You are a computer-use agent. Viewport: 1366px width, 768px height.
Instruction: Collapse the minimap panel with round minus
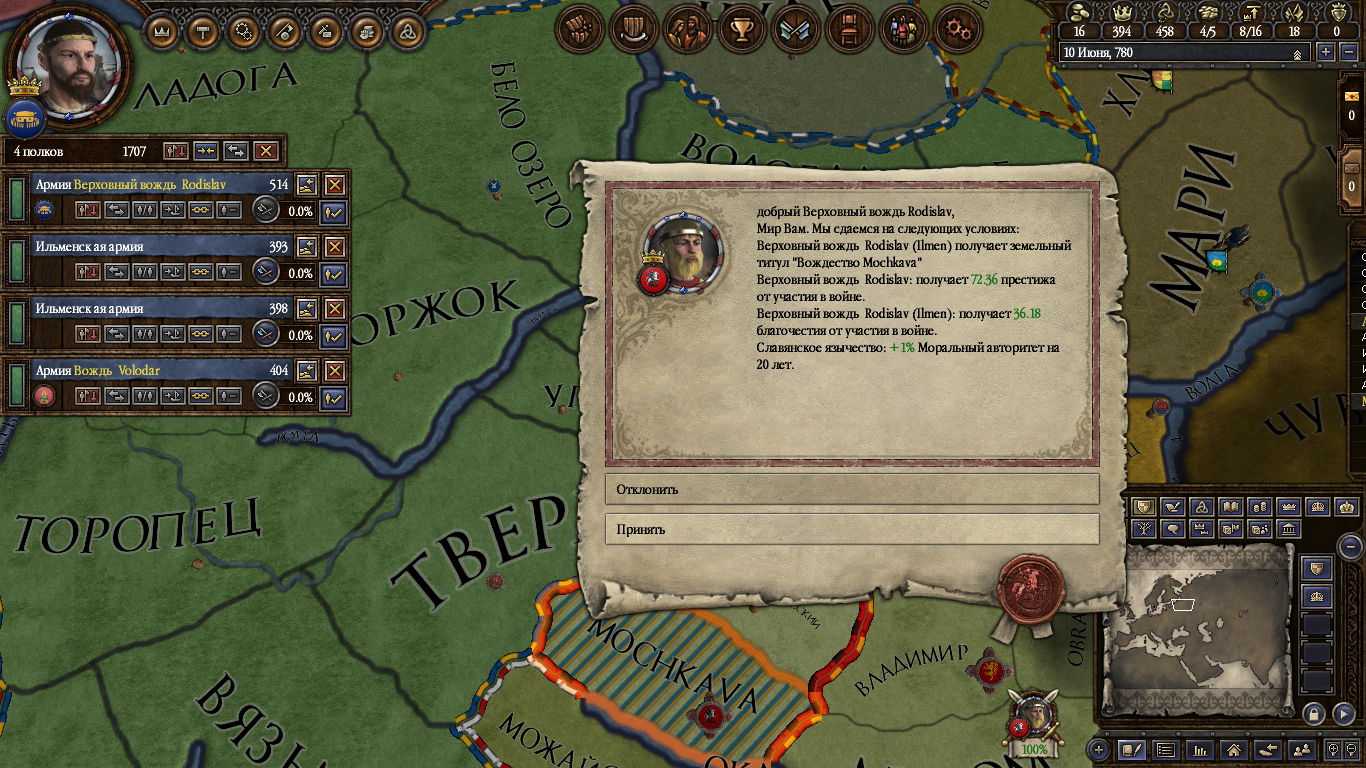pos(1350,546)
